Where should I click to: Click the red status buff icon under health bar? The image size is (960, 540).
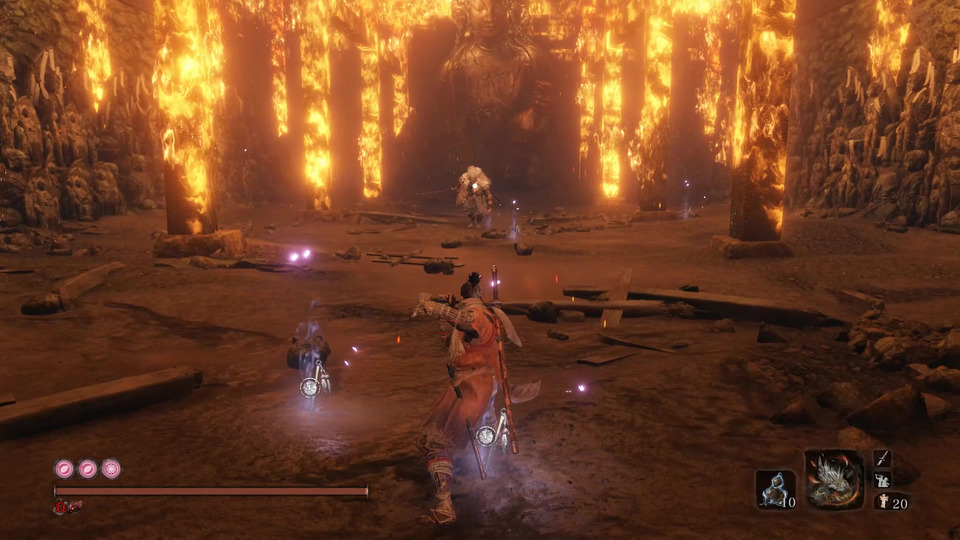[x=67, y=507]
